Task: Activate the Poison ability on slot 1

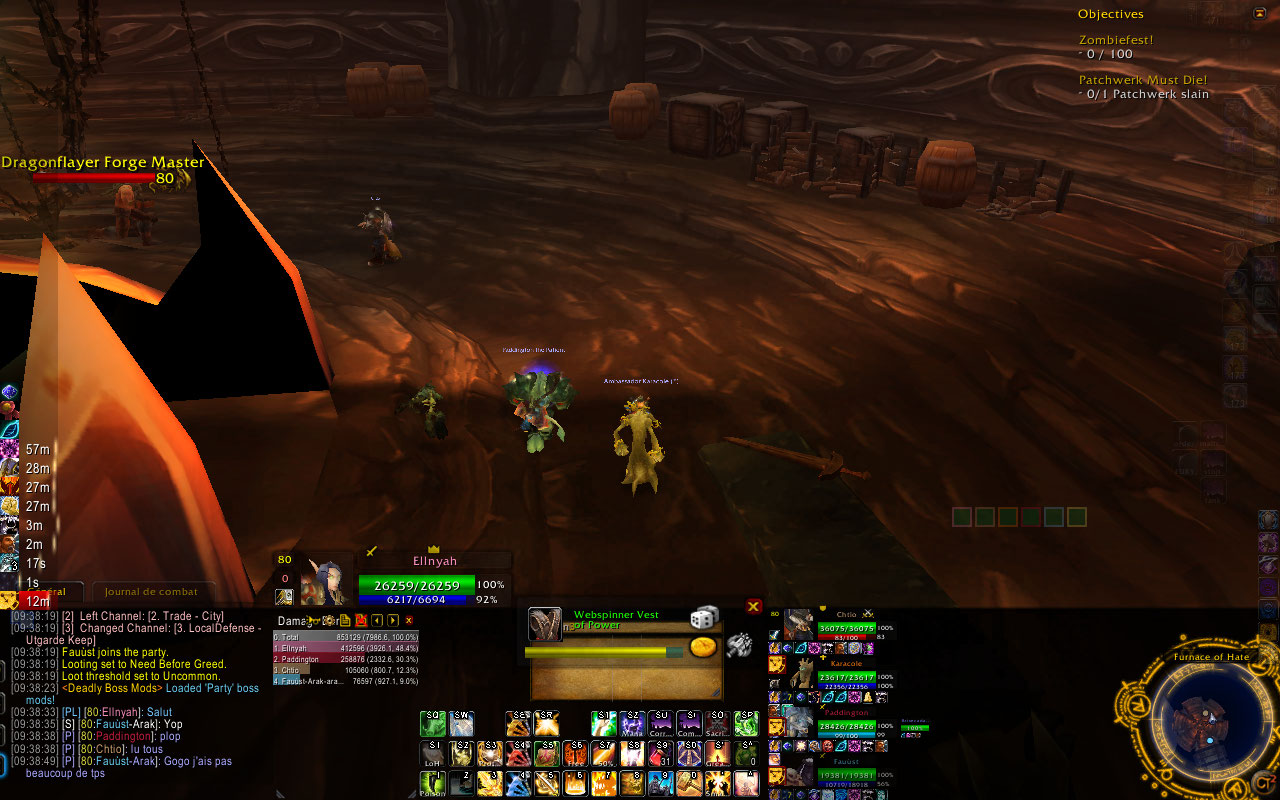Action: click(x=433, y=782)
